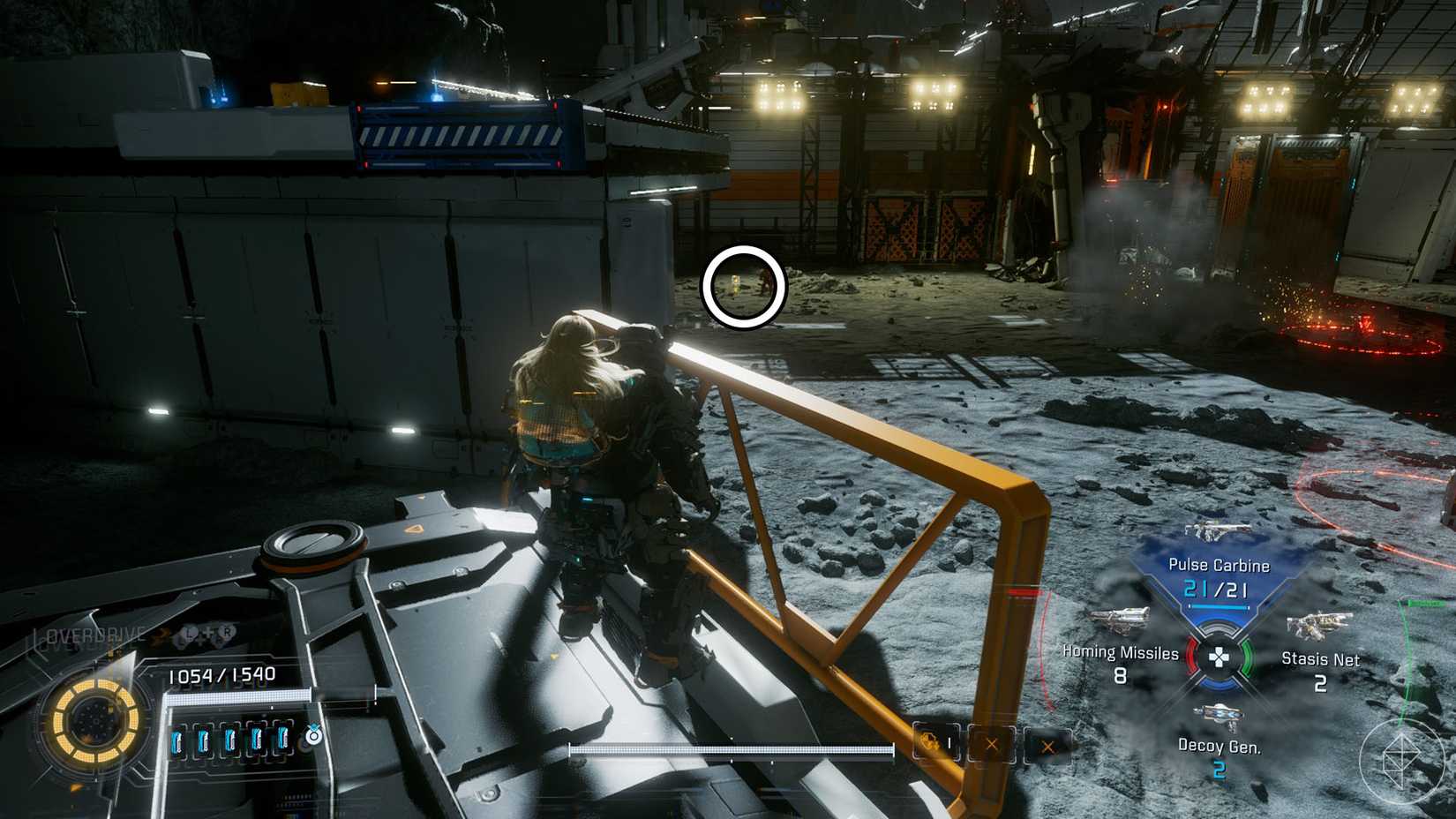Click the second orange X slot on the action bar
This screenshot has width=1456, height=819.
pos(1048,747)
